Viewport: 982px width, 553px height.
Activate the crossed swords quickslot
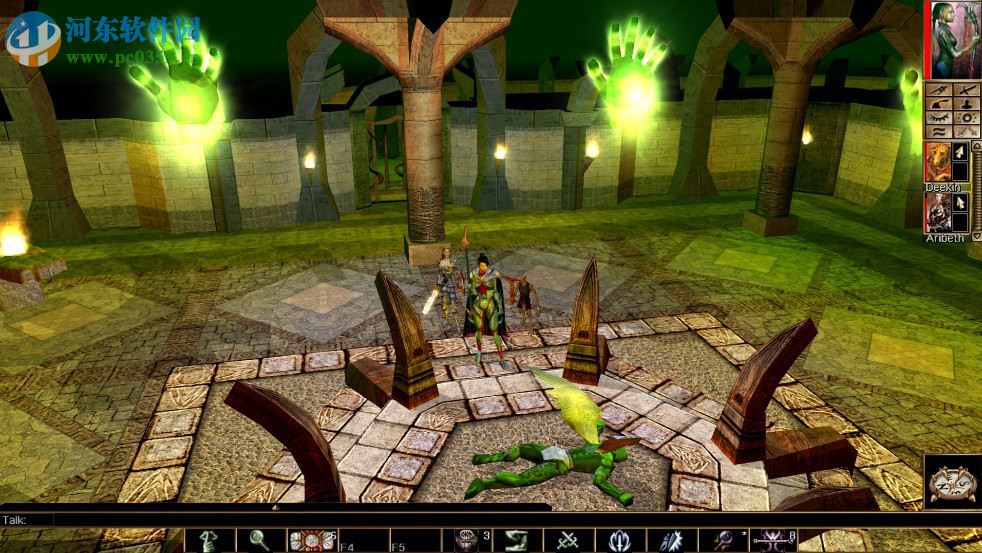569,541
